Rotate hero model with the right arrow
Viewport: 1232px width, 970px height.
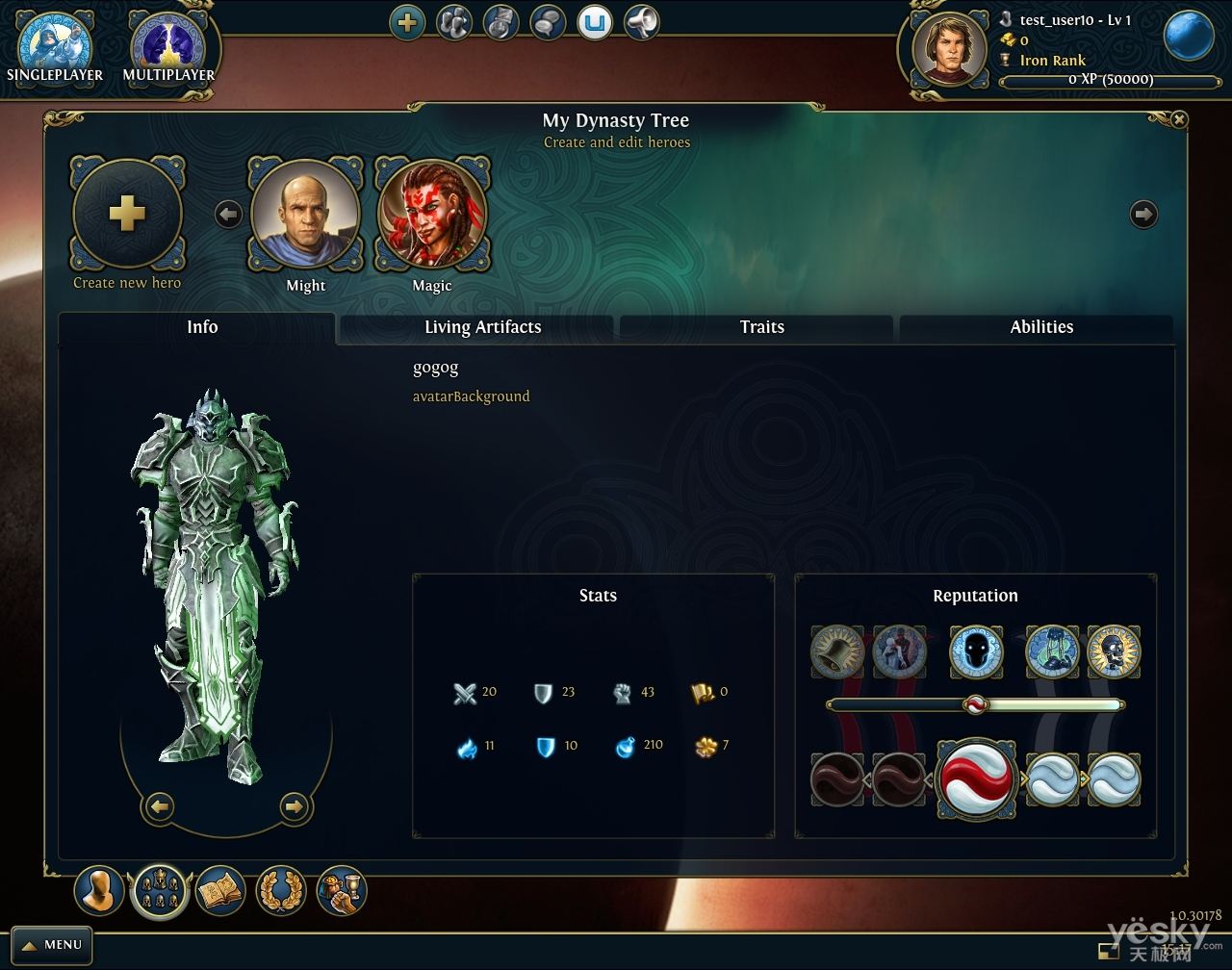[x=295, y=806]
